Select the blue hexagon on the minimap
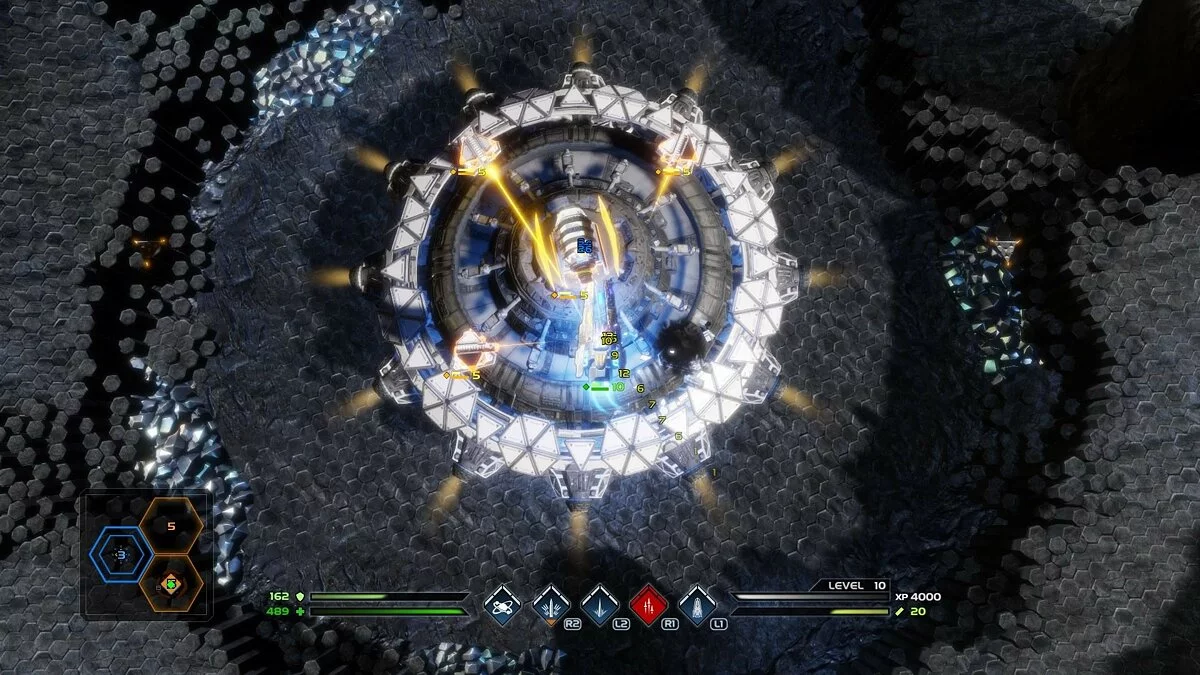The width and height of the screenshot is (1200, 675). pyautogui.click(x=121, y=554)
